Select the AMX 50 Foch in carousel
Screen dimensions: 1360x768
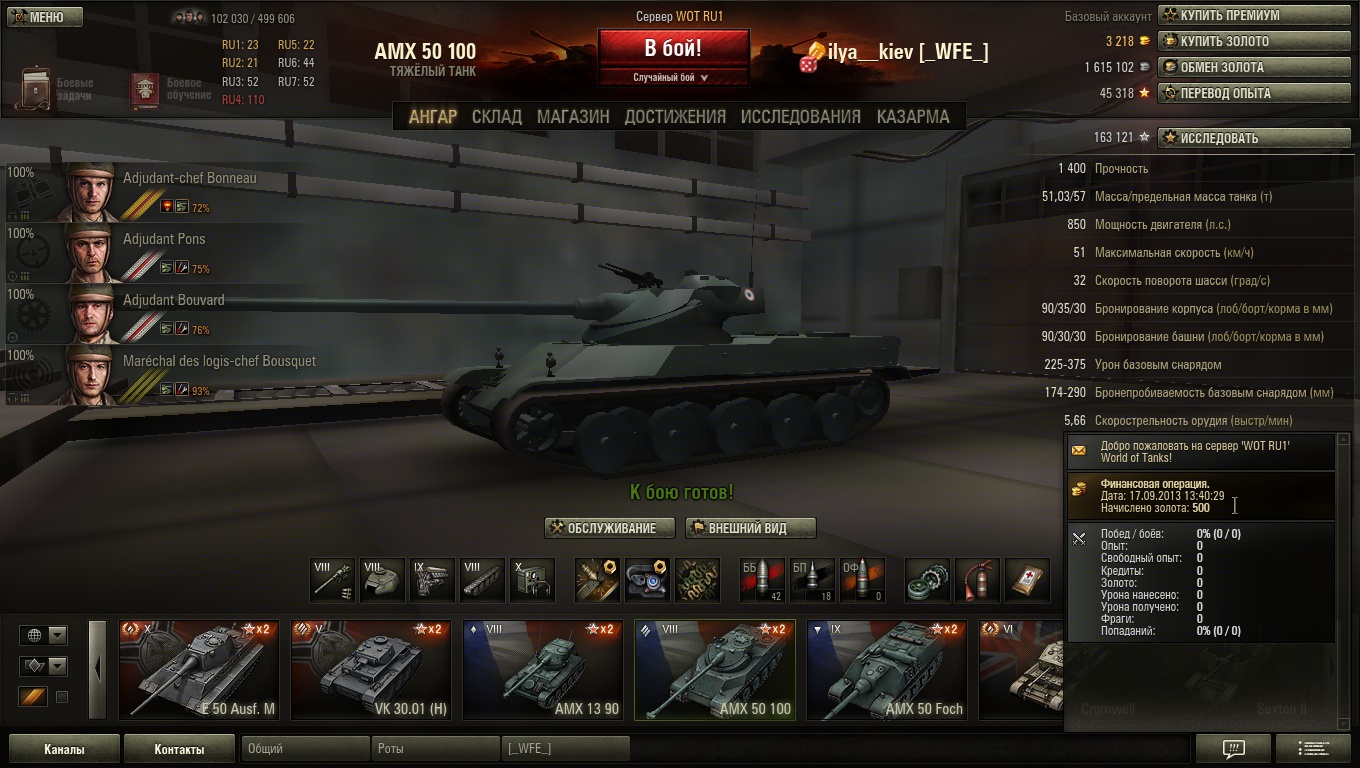click(x=887, y=670)
